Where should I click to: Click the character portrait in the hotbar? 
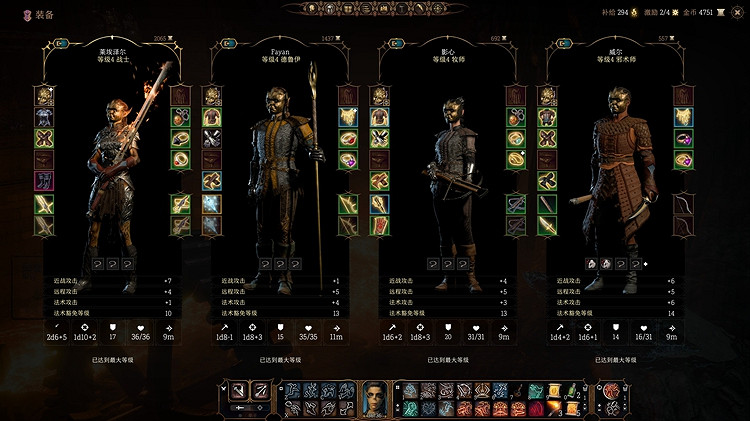[x=374, y=396]
